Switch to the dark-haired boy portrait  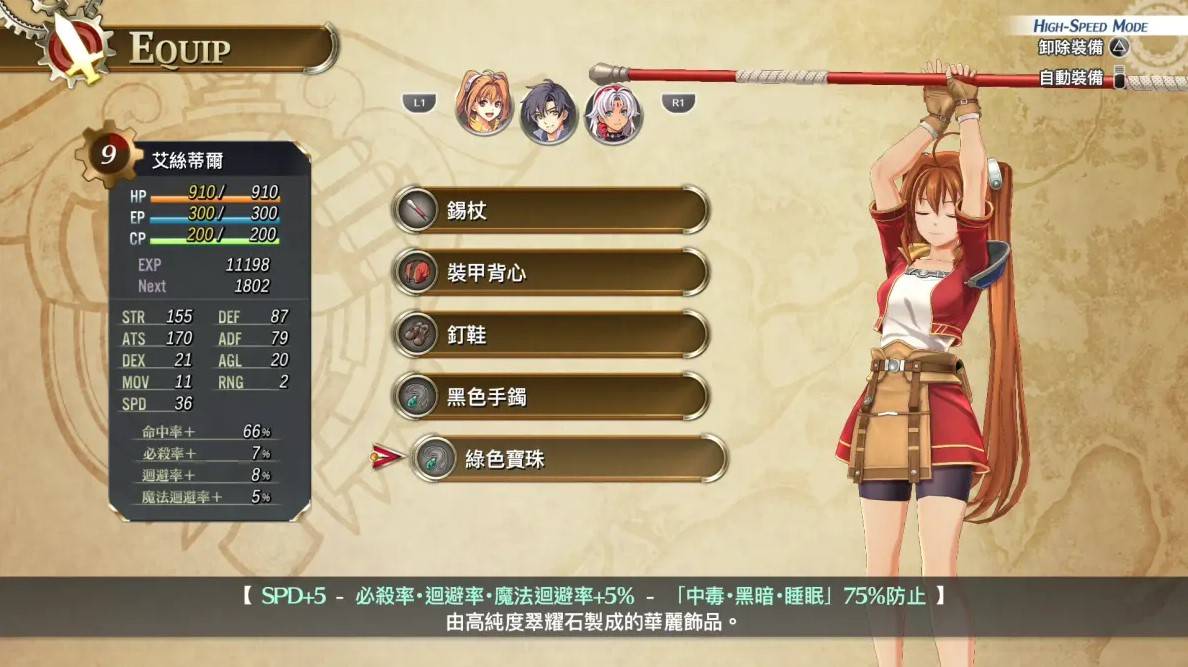548,110
